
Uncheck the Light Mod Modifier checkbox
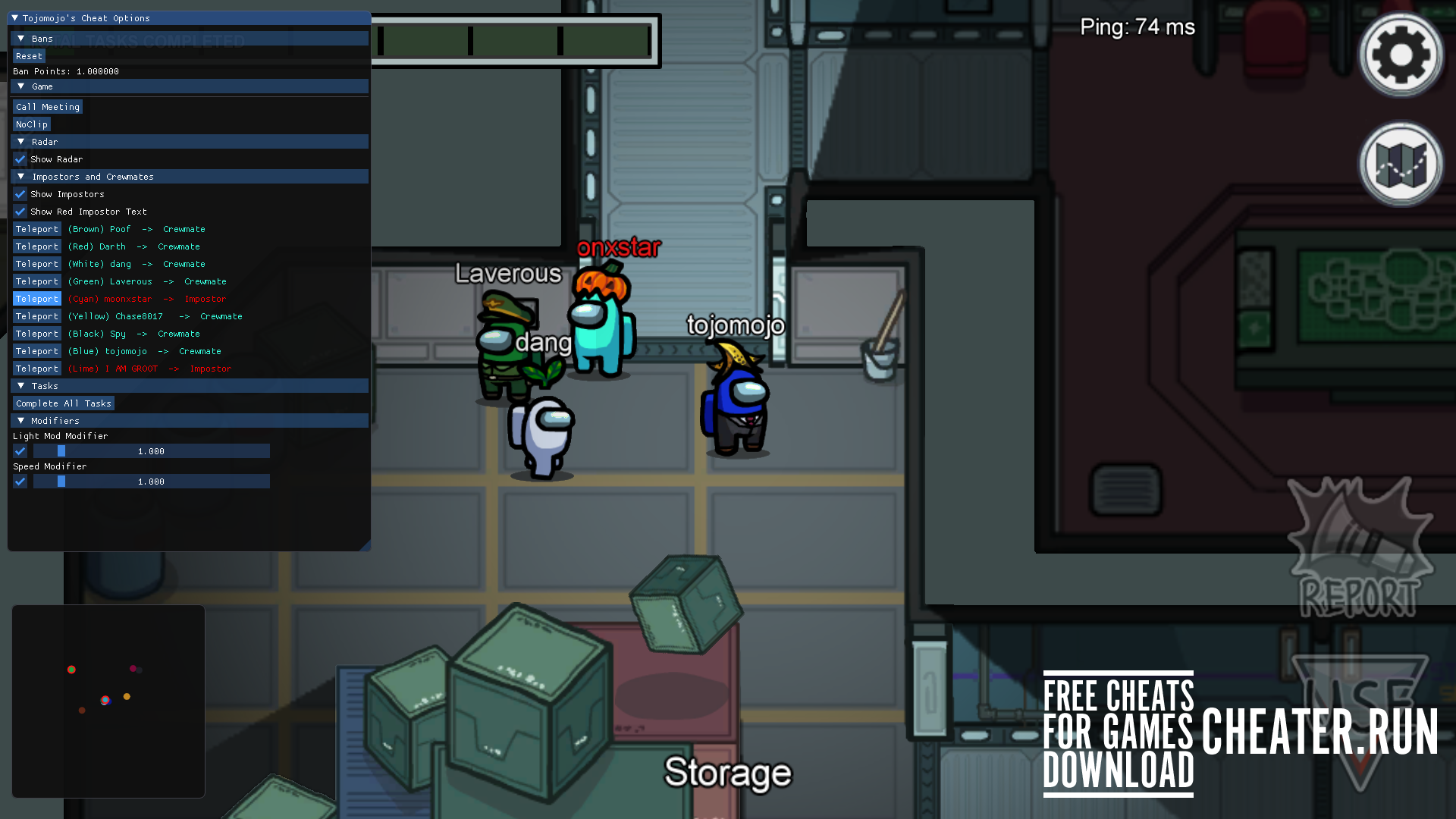tap(20, 451)
